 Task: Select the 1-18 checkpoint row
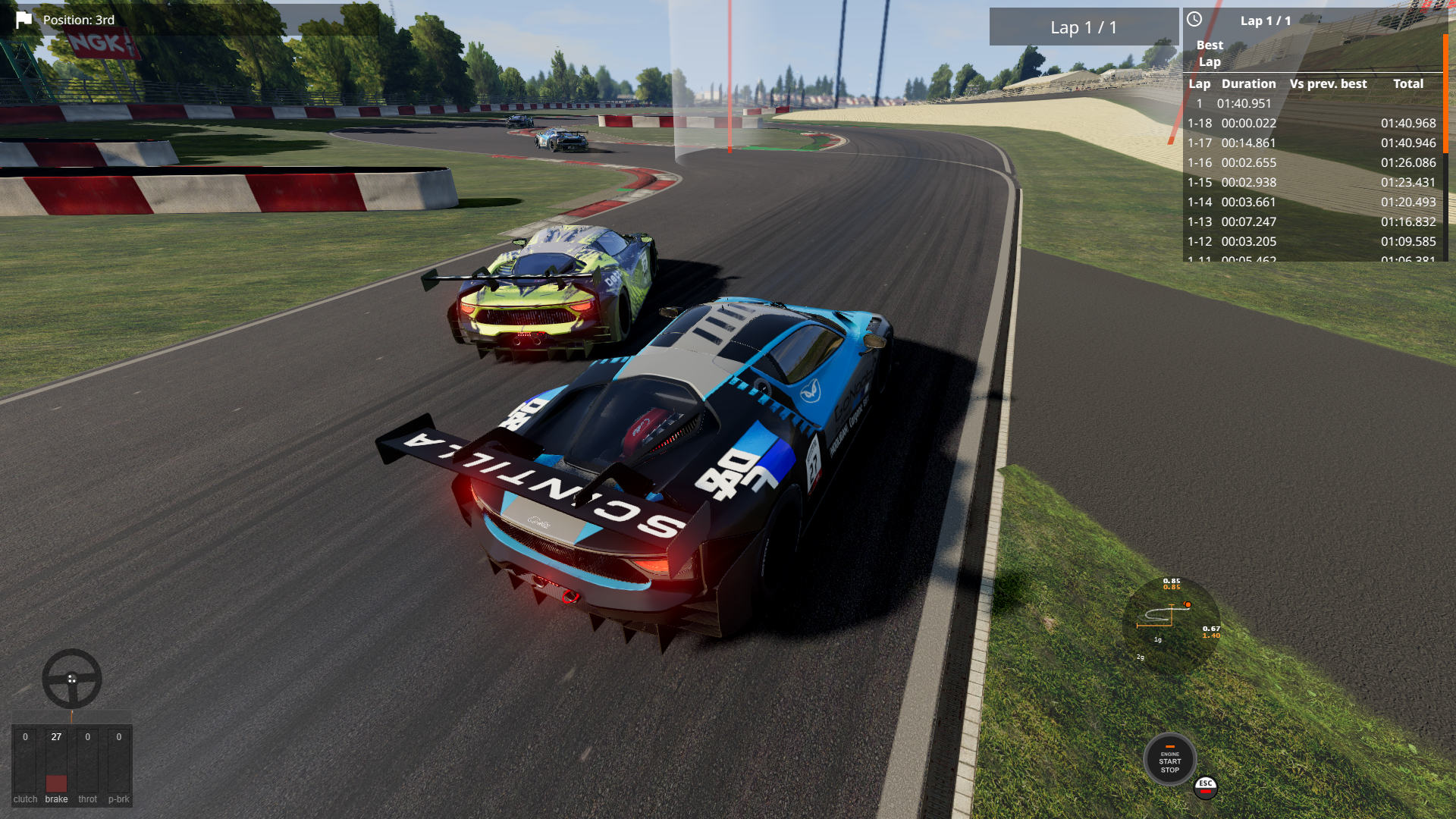1312,123
